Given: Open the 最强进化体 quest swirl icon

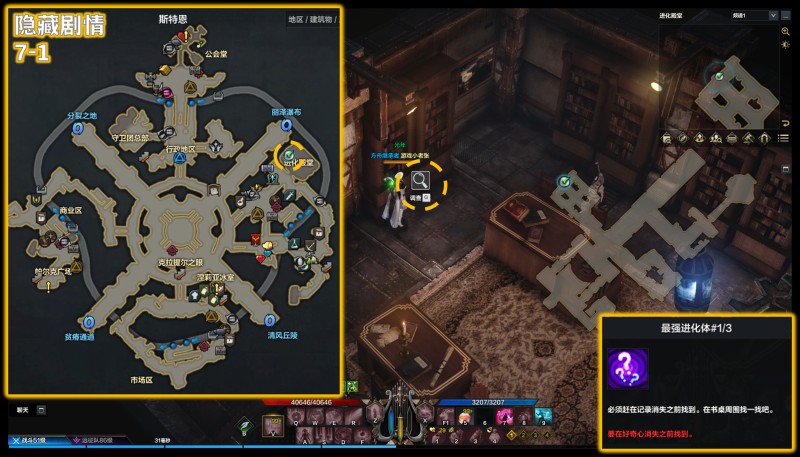Looking at the screenshot, I should (x=627, y=368).
